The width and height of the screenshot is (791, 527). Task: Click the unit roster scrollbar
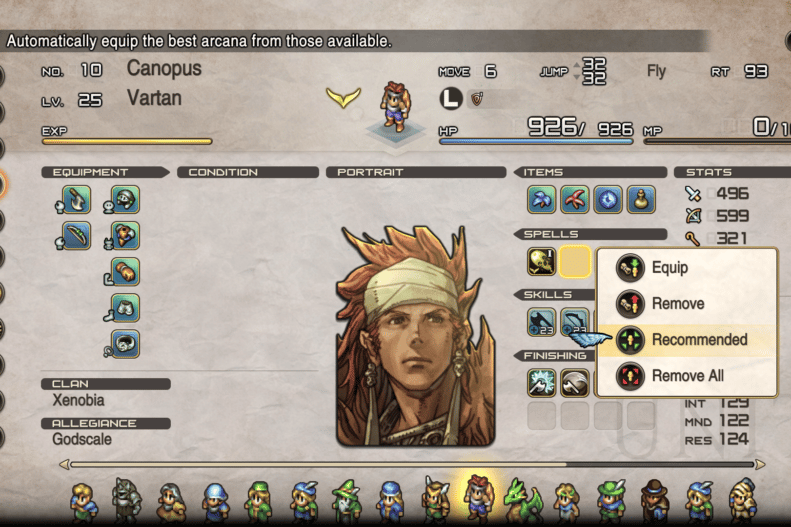tap(410, 464)
